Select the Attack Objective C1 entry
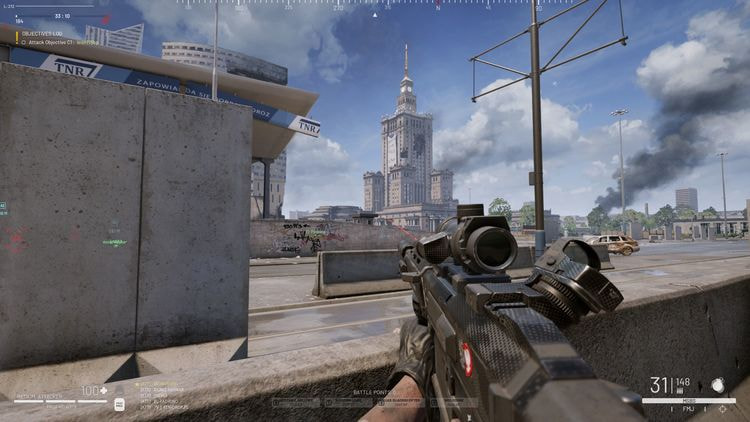 (58, 41)
